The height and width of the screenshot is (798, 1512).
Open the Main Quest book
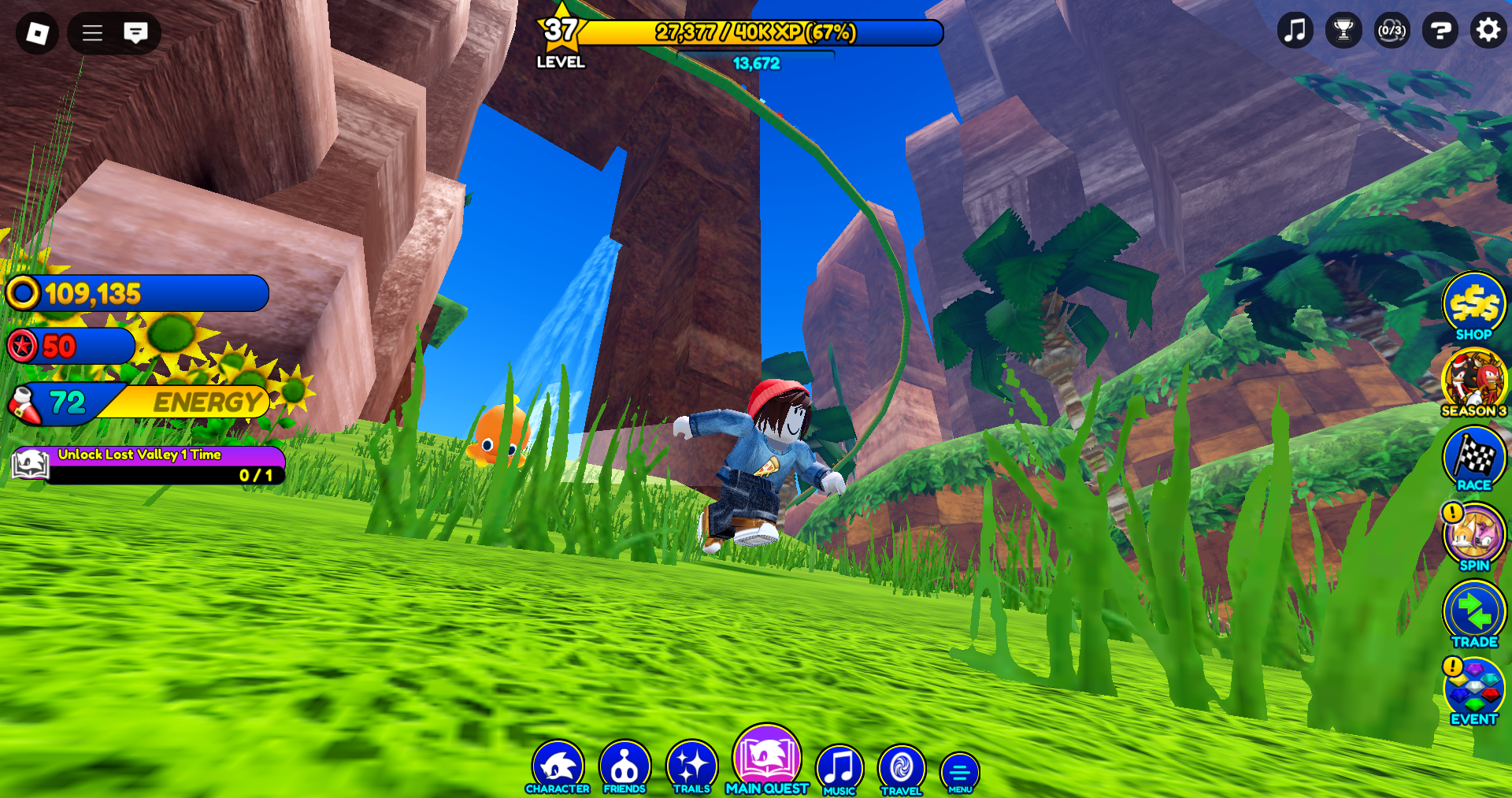click(x=766, y=758)
